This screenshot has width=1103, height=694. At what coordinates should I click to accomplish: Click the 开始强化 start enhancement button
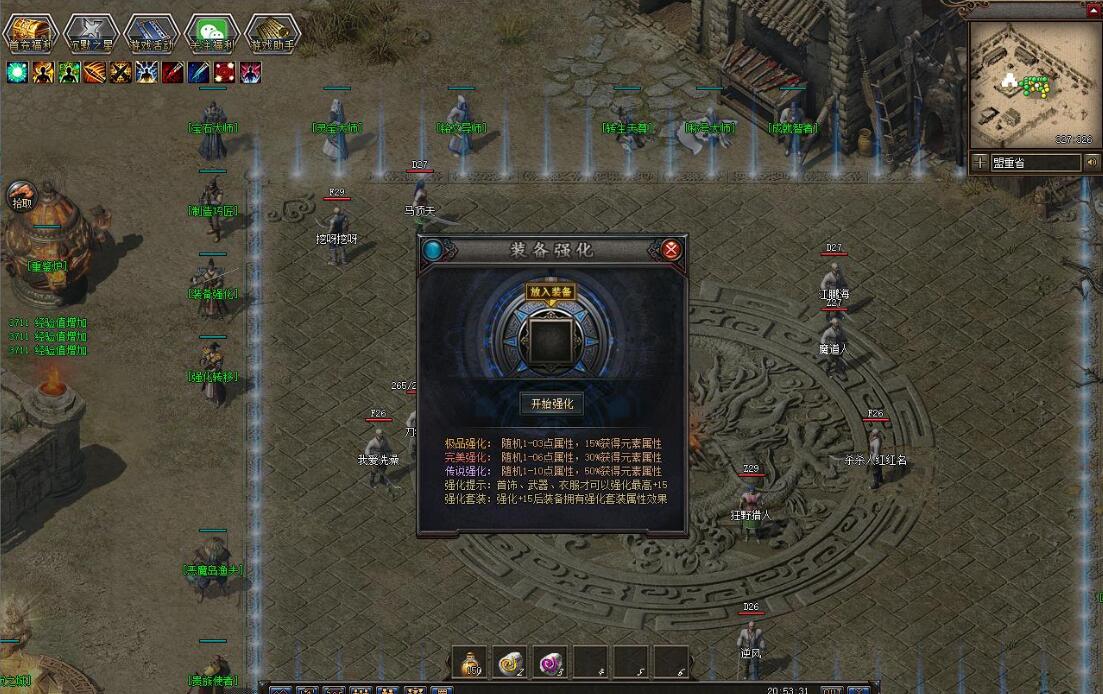pos(552,403)
